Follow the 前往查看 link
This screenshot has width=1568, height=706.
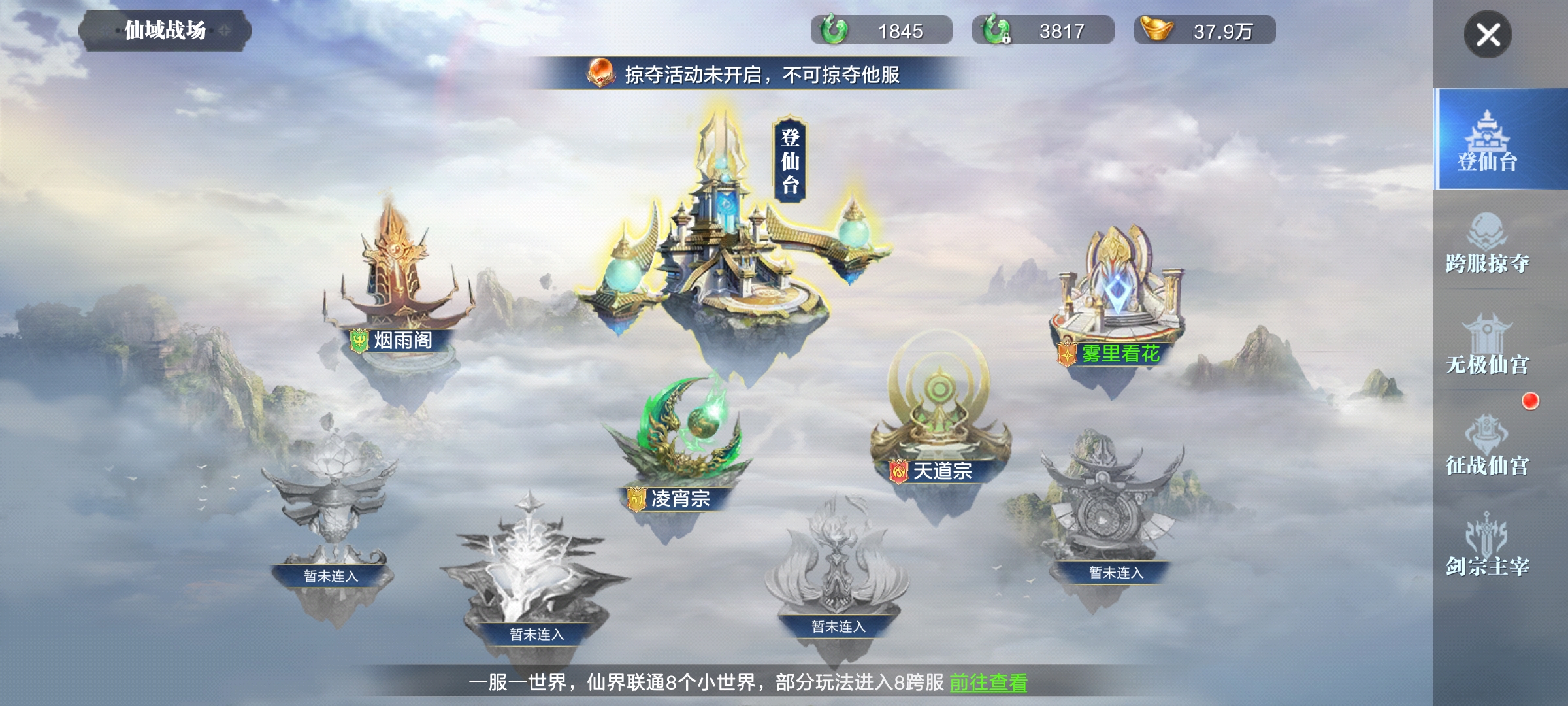coord(988,682)
